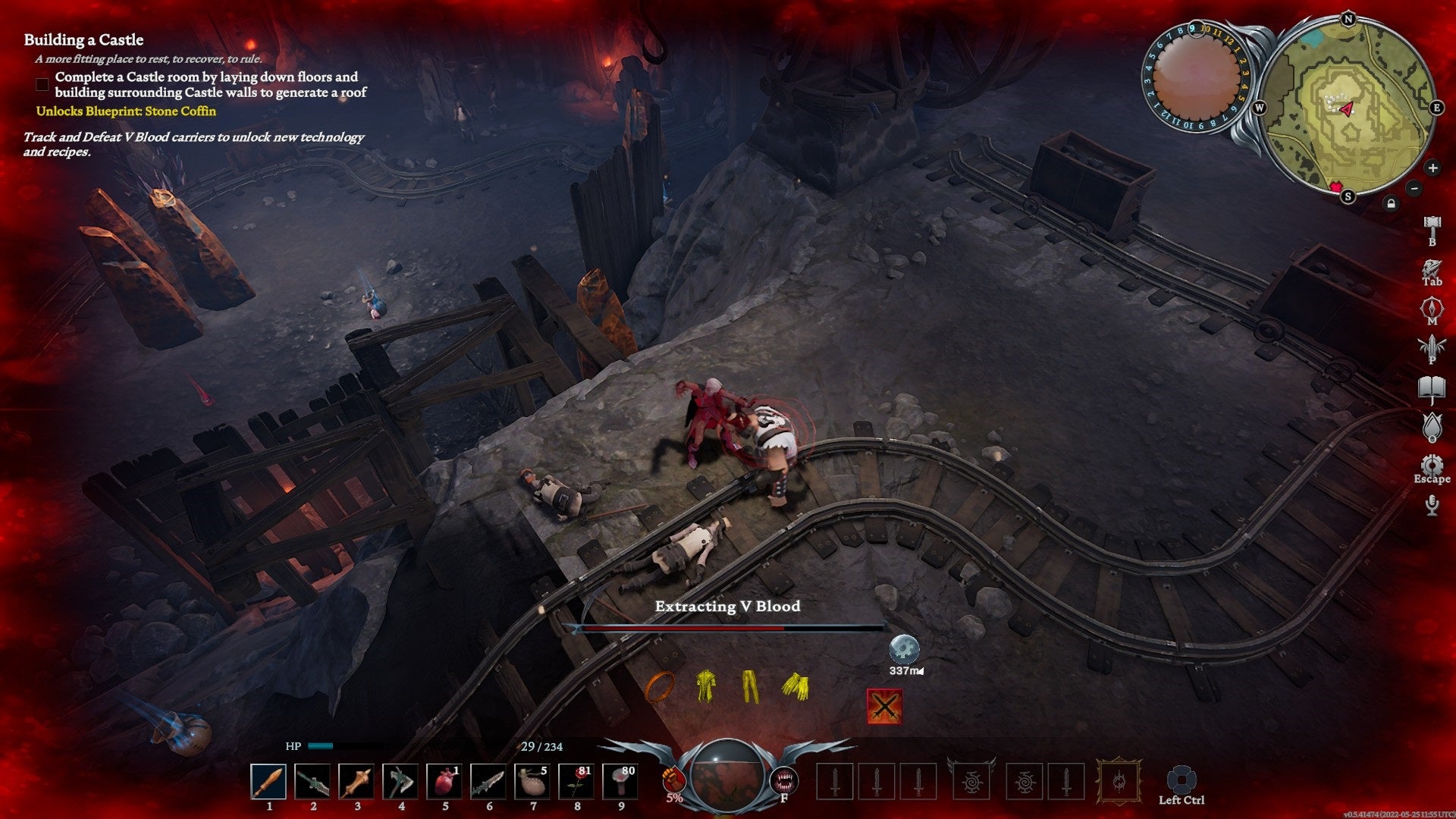Click the 337m gear waypoint marker
The height and width of the screenshot is (819, 1456).
(x=904, y=650)
